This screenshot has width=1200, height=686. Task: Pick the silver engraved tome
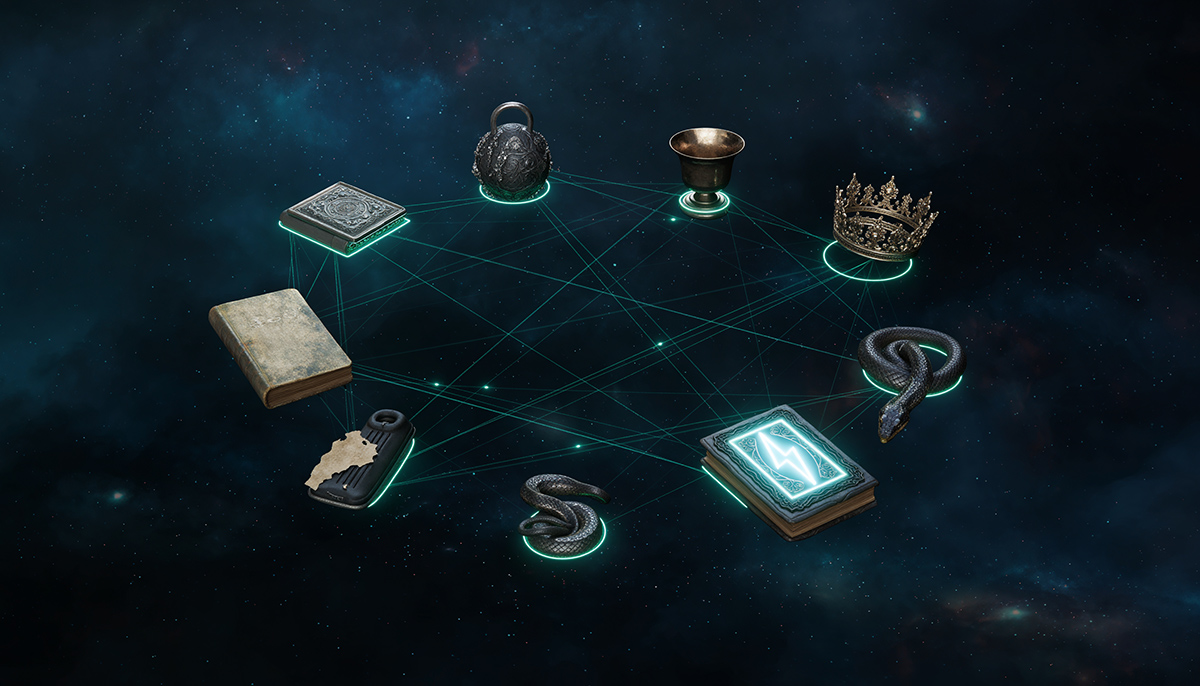[x=344, y=214]
